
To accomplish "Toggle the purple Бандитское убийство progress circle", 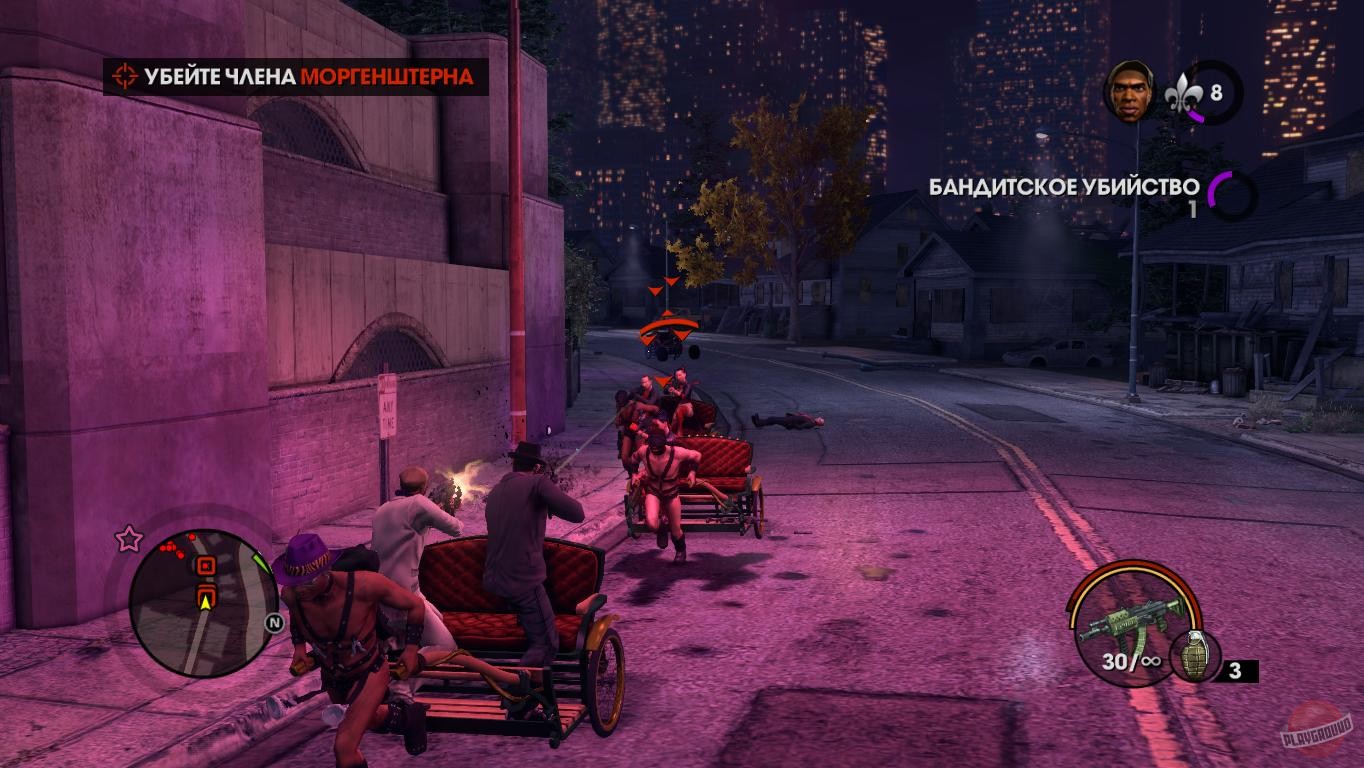I will [x=1230, y=193].
